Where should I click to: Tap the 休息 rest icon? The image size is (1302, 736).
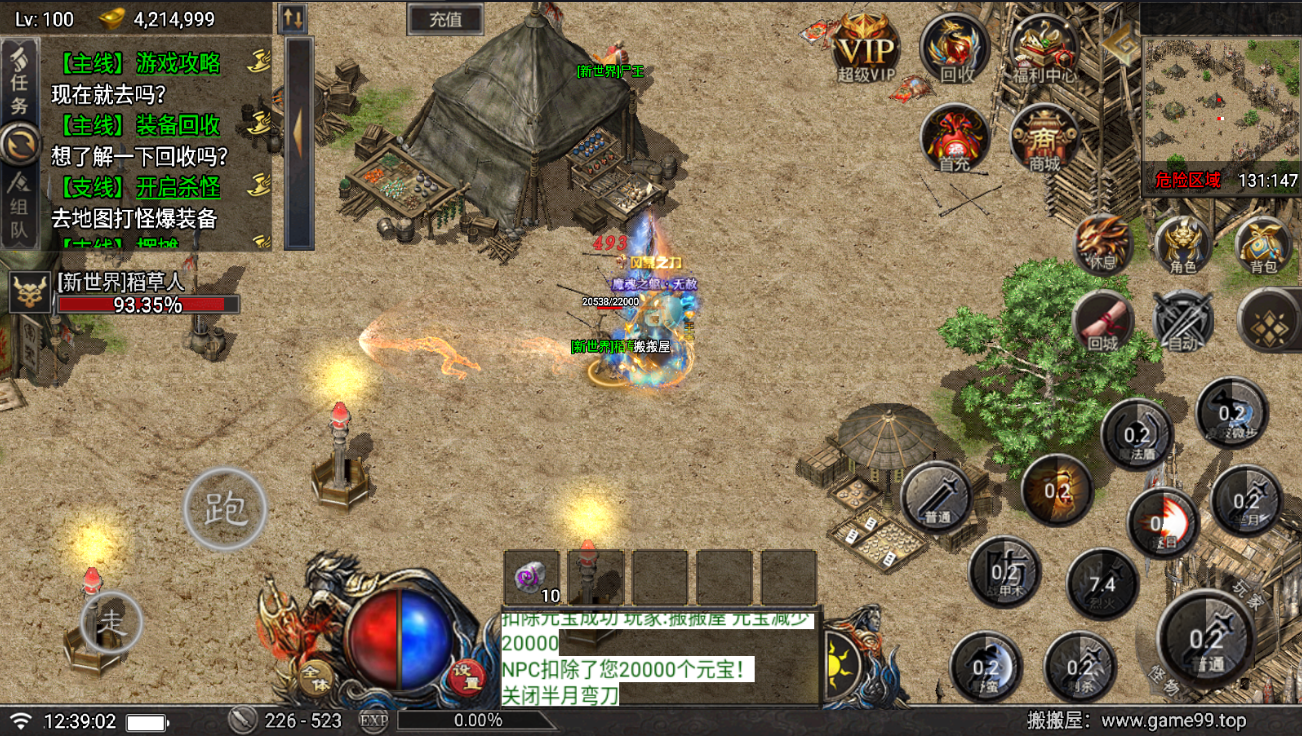1103,244
